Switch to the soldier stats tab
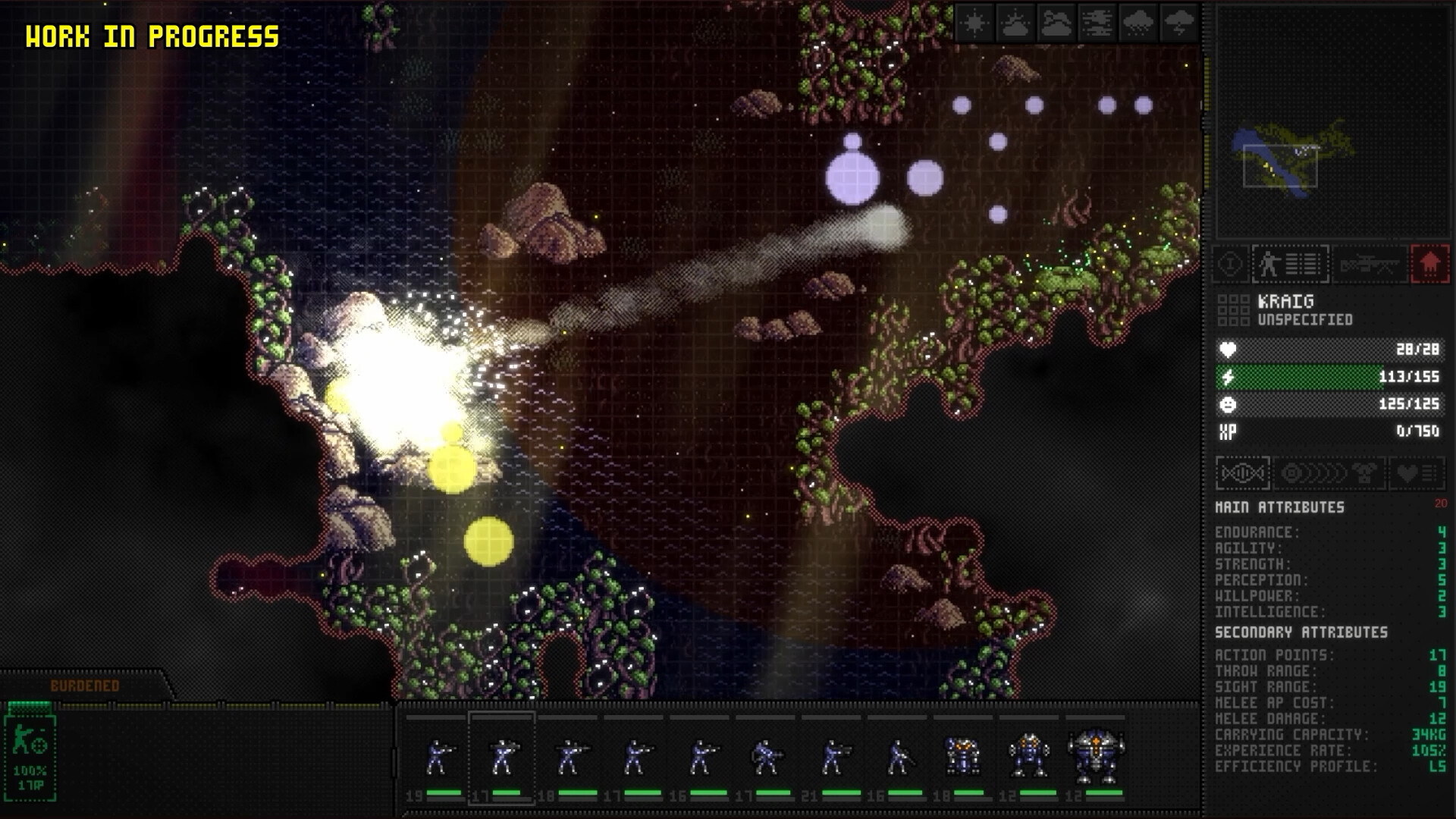The height and width of the screenshot is (819, 1456). [1290, 265]
